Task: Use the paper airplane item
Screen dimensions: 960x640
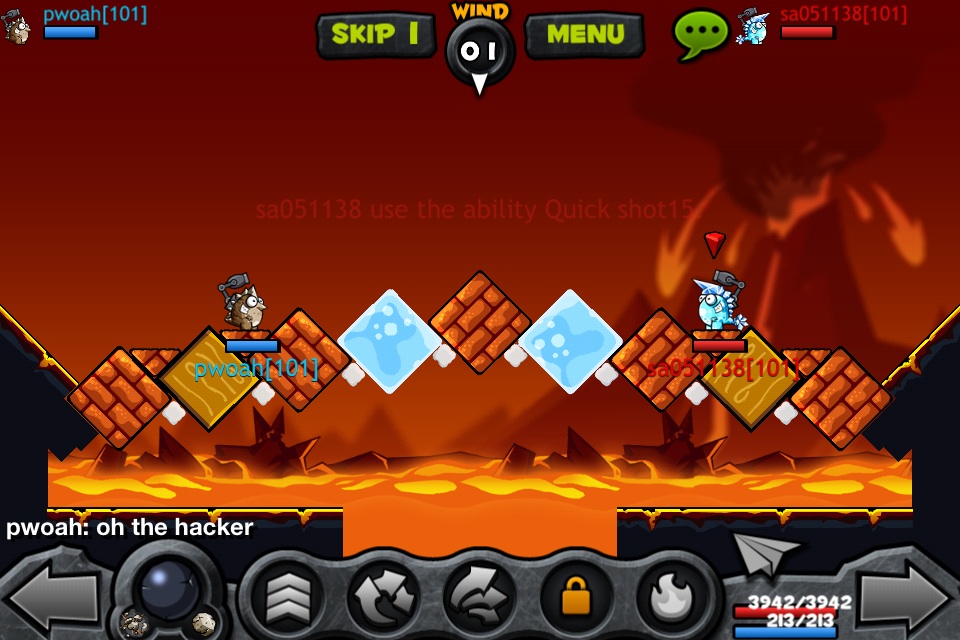Action: click(767, 551)
